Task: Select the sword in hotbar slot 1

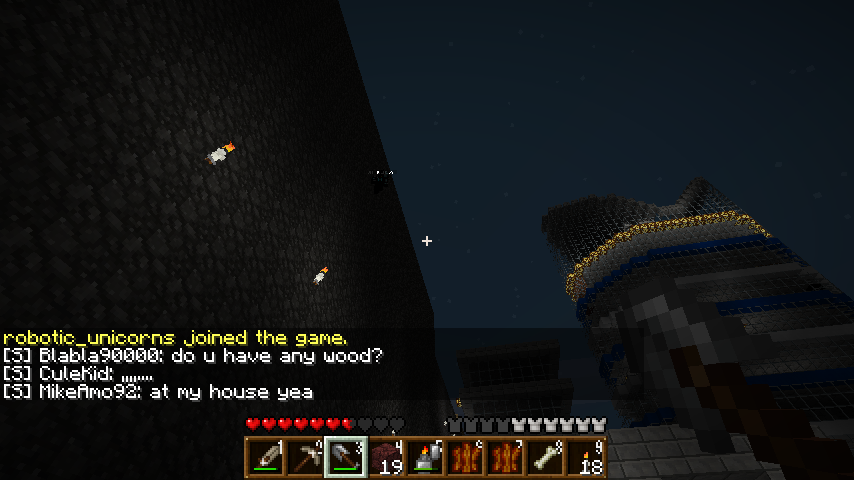Action: pyautogui.click(x=266, y=457)
